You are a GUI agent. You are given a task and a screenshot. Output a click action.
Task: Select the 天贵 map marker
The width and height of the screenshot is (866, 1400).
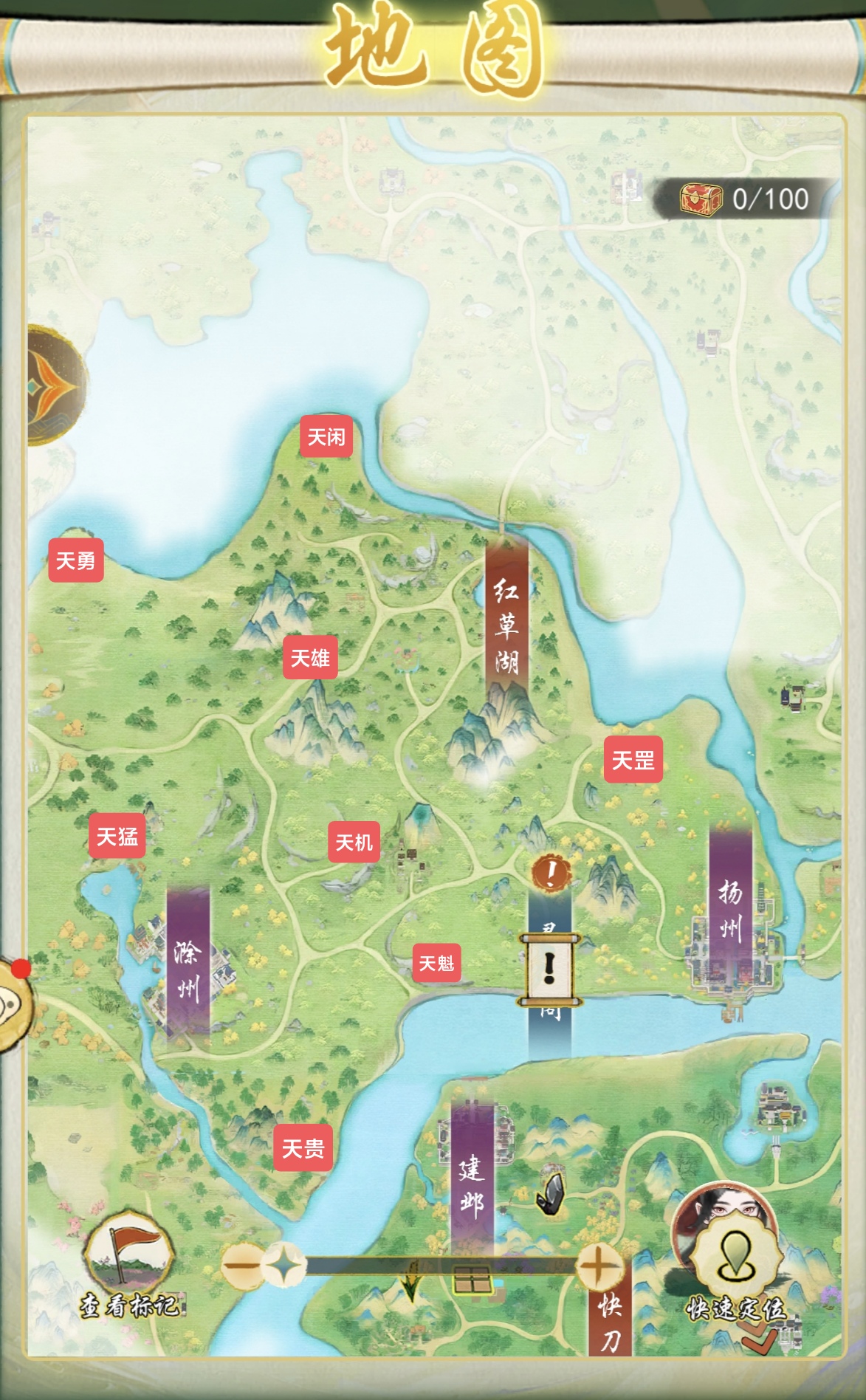pyautogui.click(x=303, y=1148)
